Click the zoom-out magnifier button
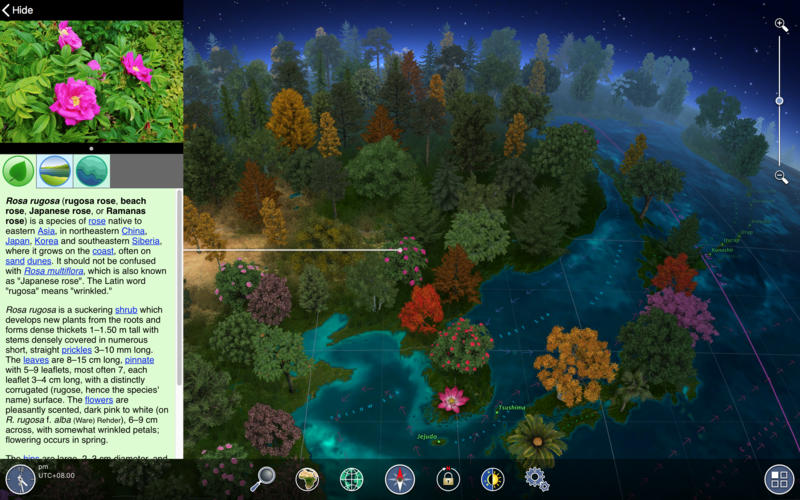800x500 pixels. 782,177
